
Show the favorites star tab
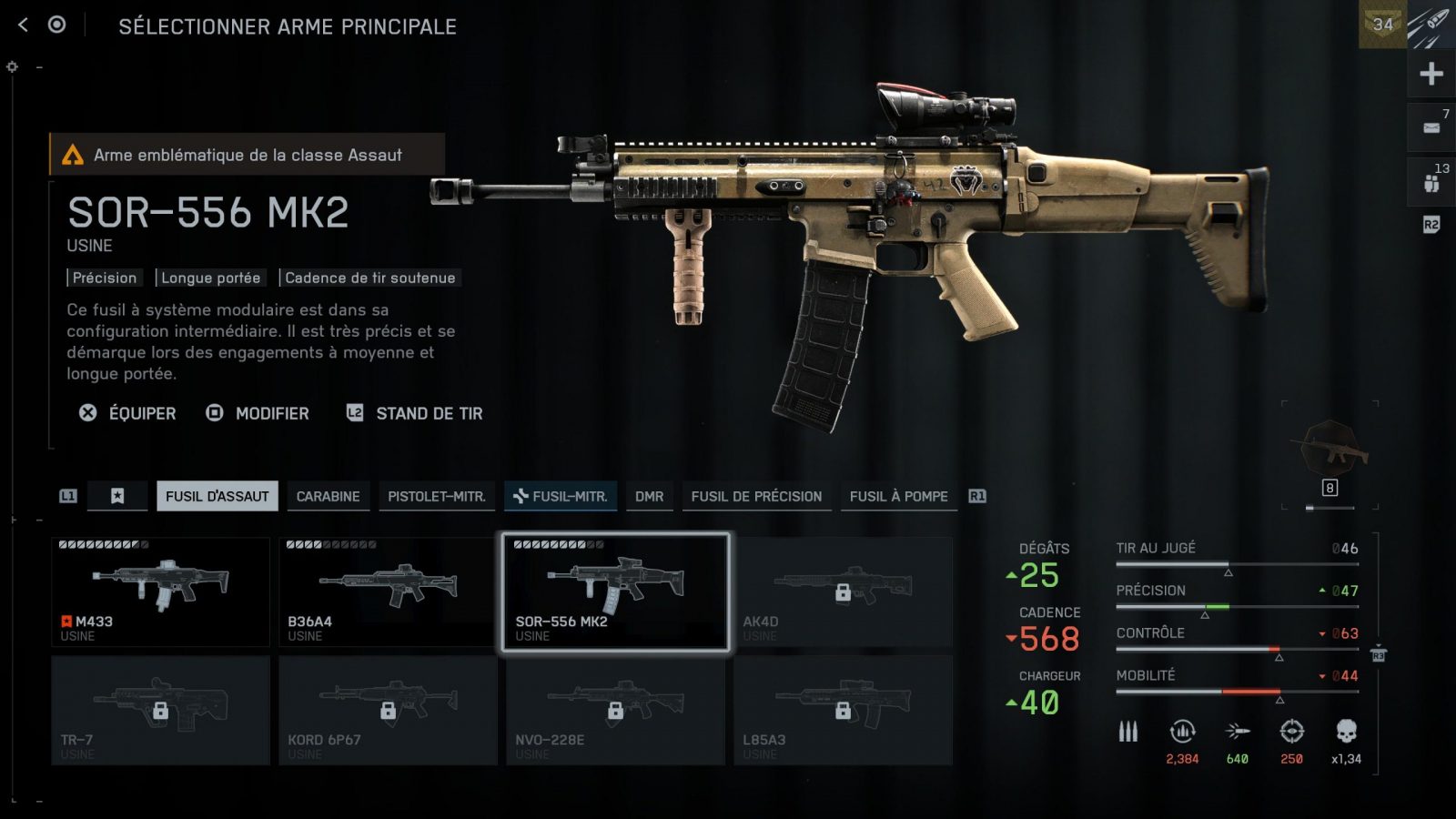(x=117, y=496)
